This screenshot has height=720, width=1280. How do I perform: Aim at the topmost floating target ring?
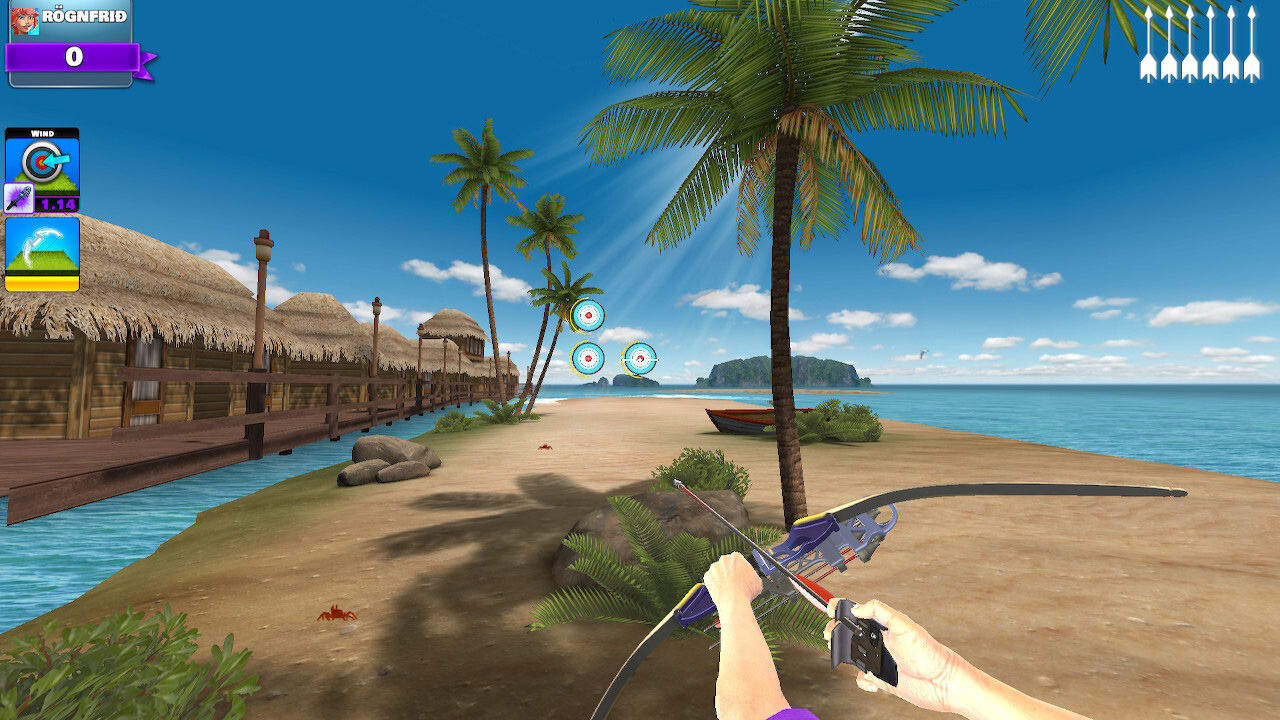click(587, 313)
